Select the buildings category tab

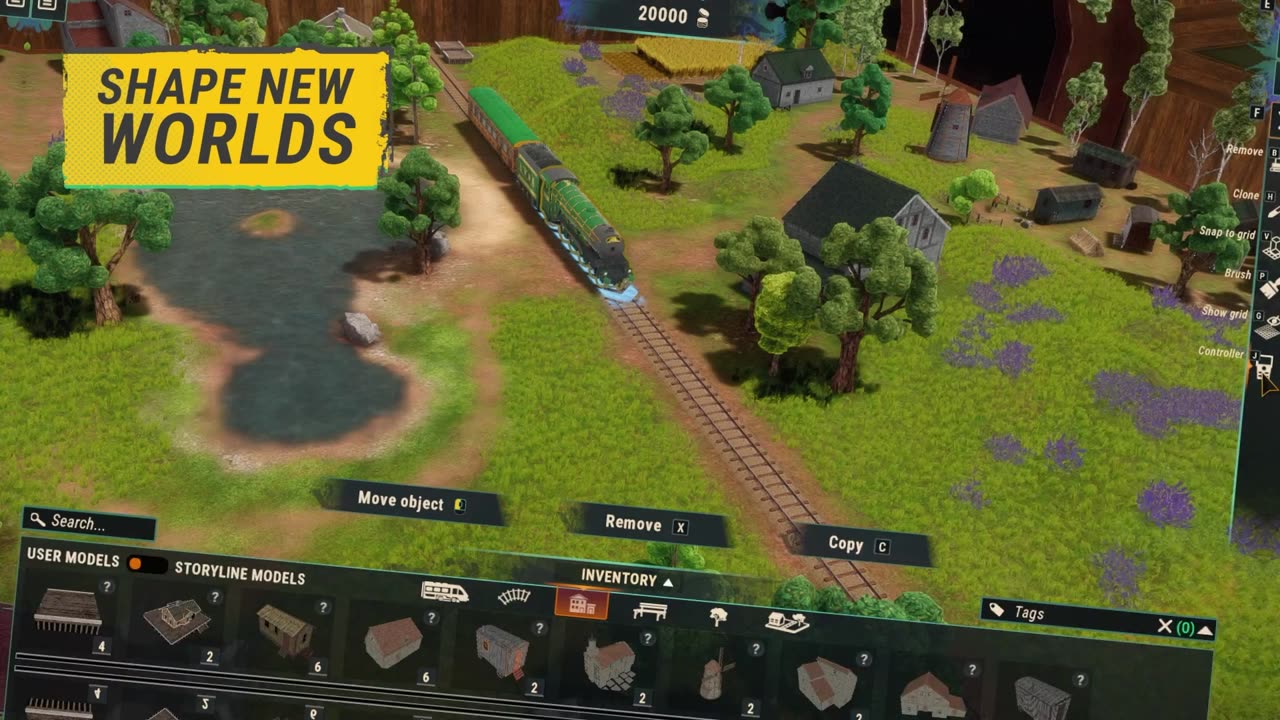(x=581, y=603)
